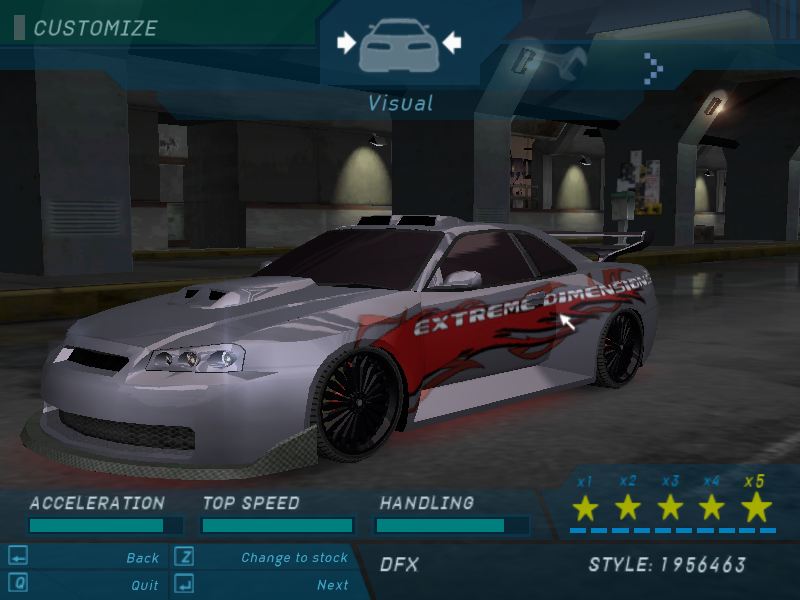The width and height of the screenshot is (800, 600).
Task: Choose the Quit option
Action: click(x=145, y=585)
